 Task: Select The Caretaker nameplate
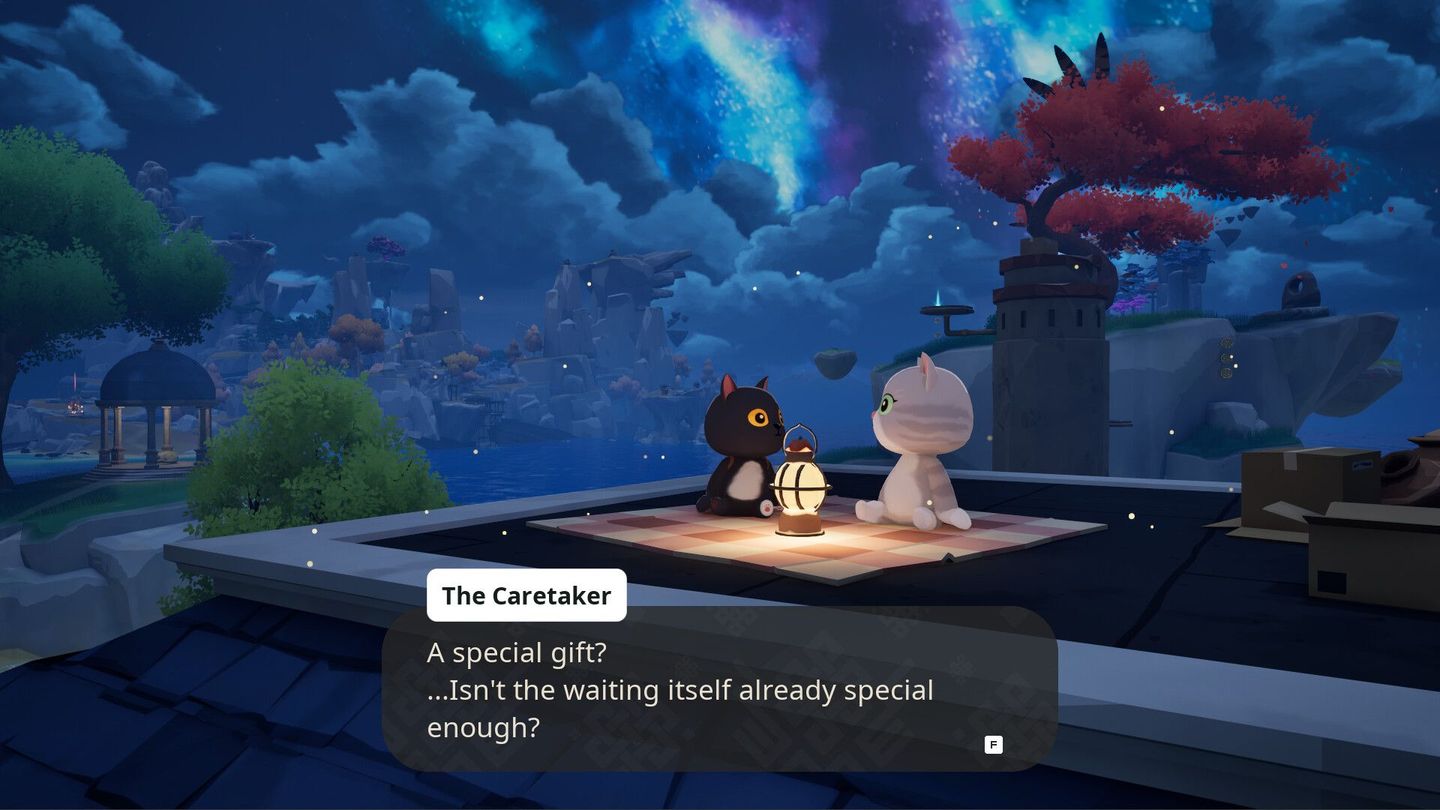pos(527,595)
